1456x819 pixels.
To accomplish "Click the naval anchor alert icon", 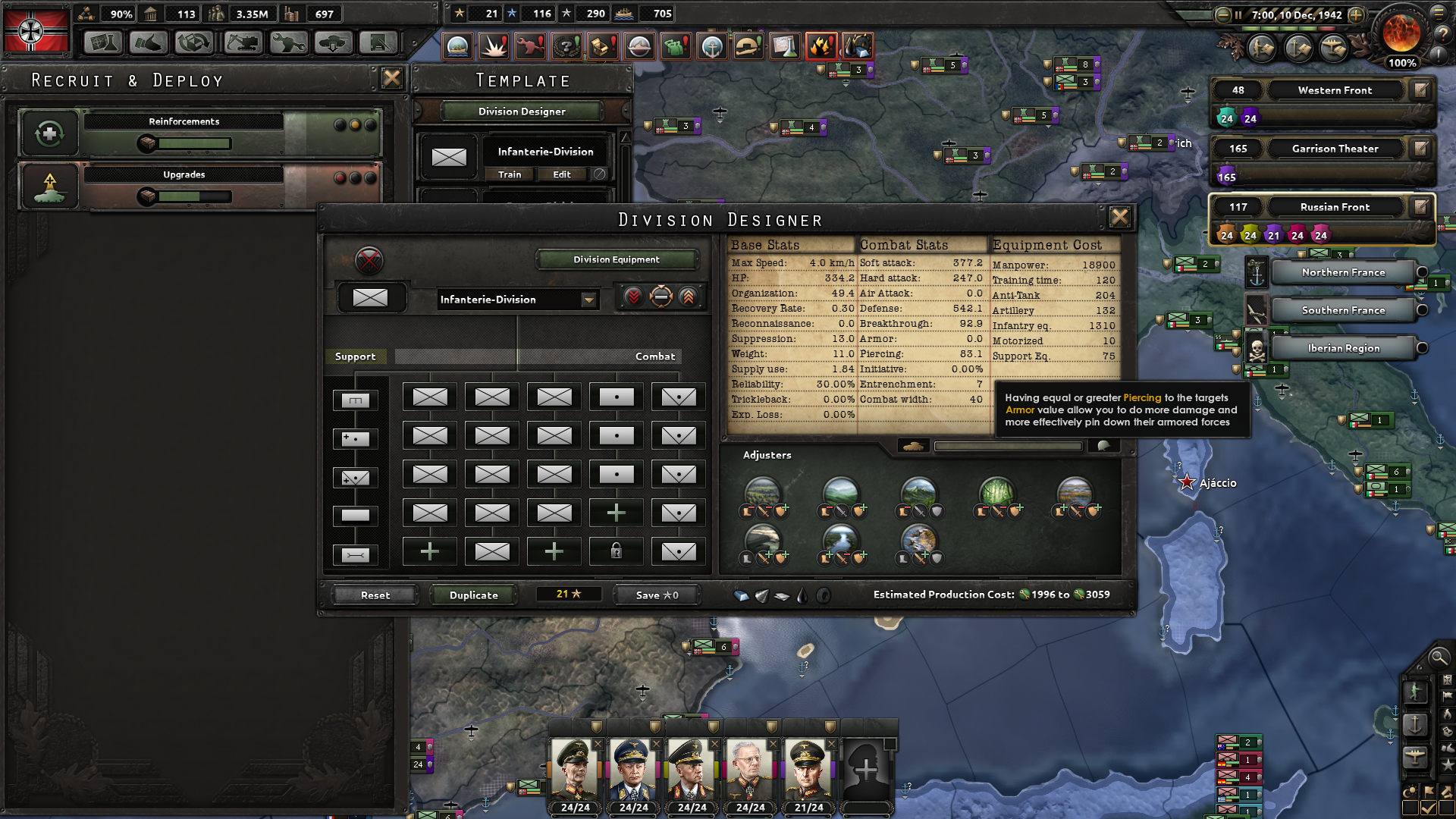I will (711, 46).
